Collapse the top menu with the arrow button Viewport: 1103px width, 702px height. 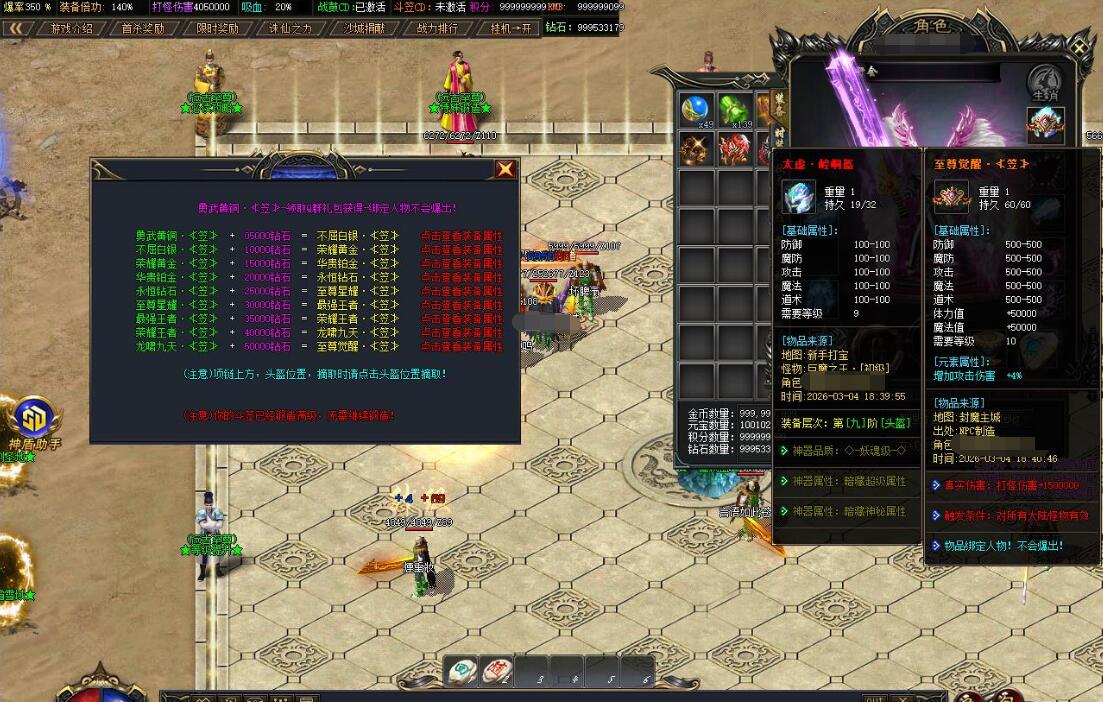click(x=17, y=28)
